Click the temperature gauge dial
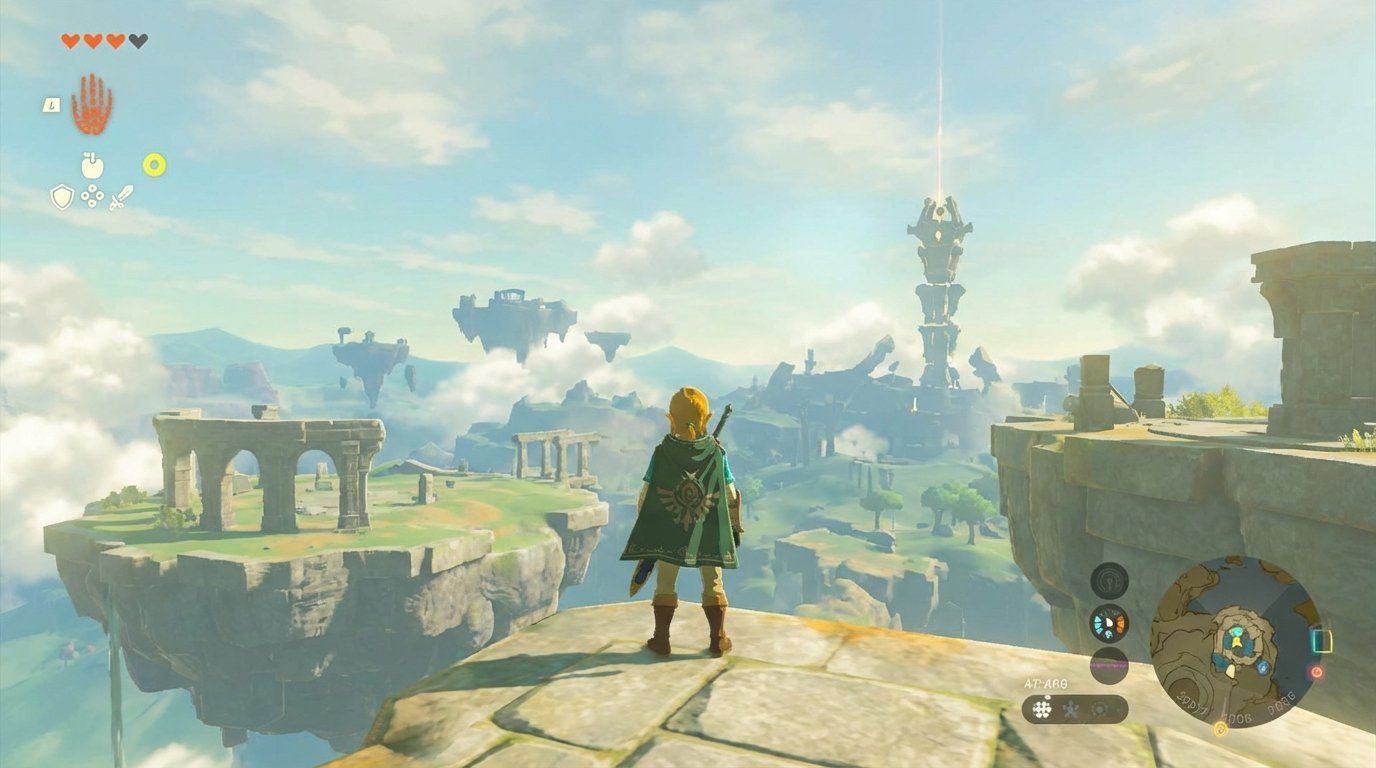 tap(1108, 622)
